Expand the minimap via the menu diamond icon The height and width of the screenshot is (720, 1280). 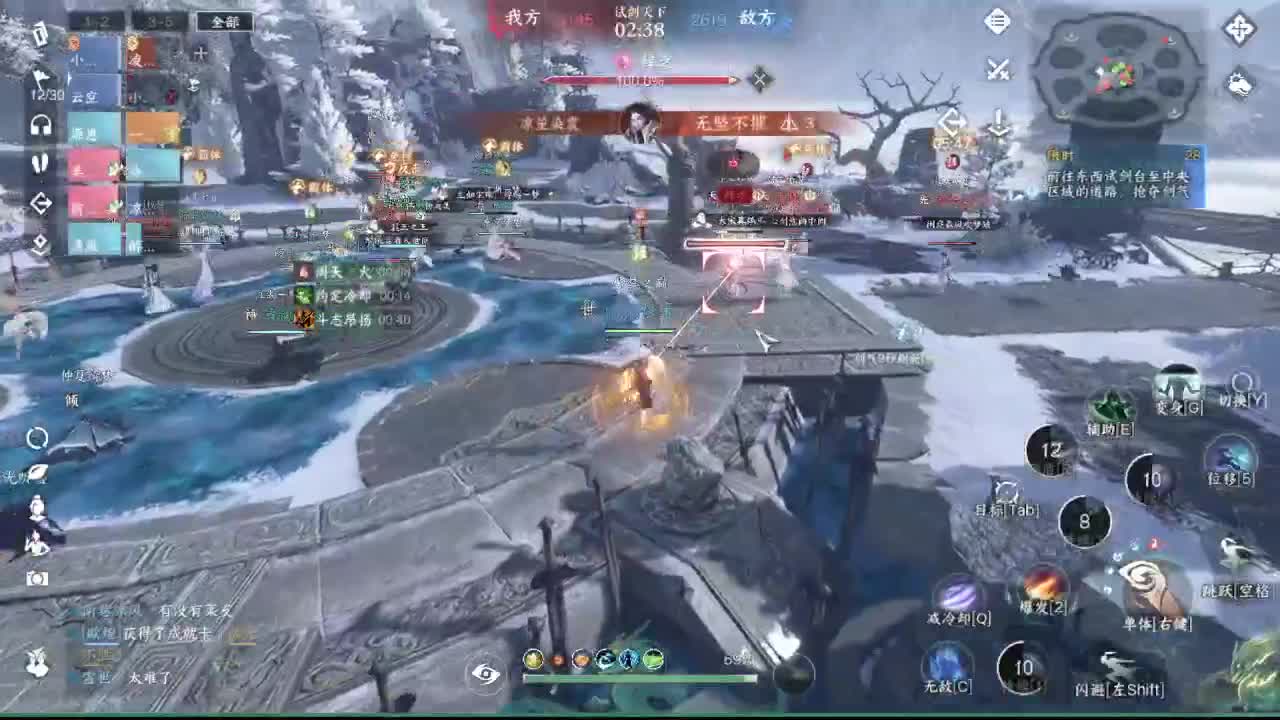997,21
